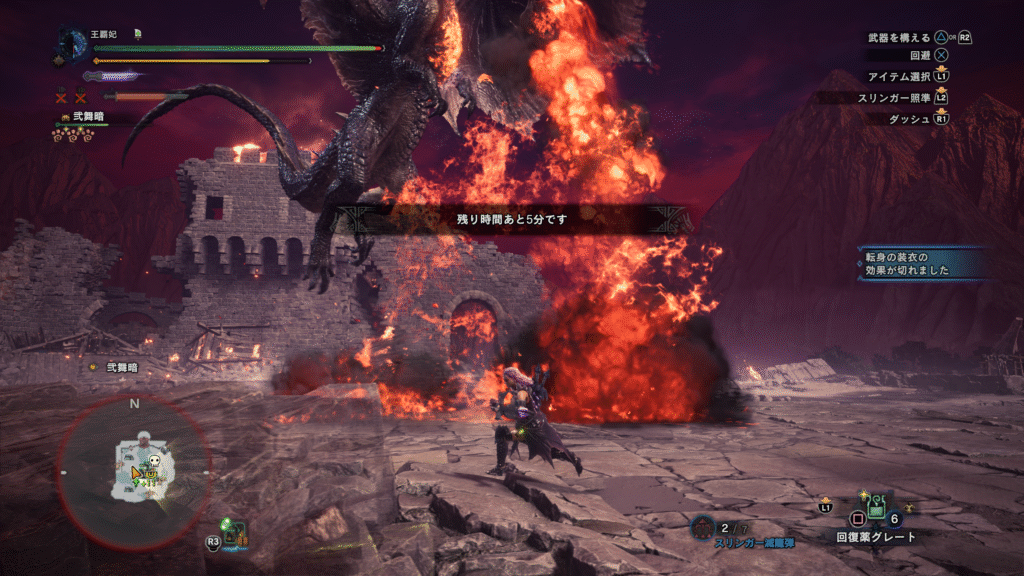This screenshot has width=1024, height=576.
Task: Click the player's weapon emblem portrait
Action: [73, 46]
